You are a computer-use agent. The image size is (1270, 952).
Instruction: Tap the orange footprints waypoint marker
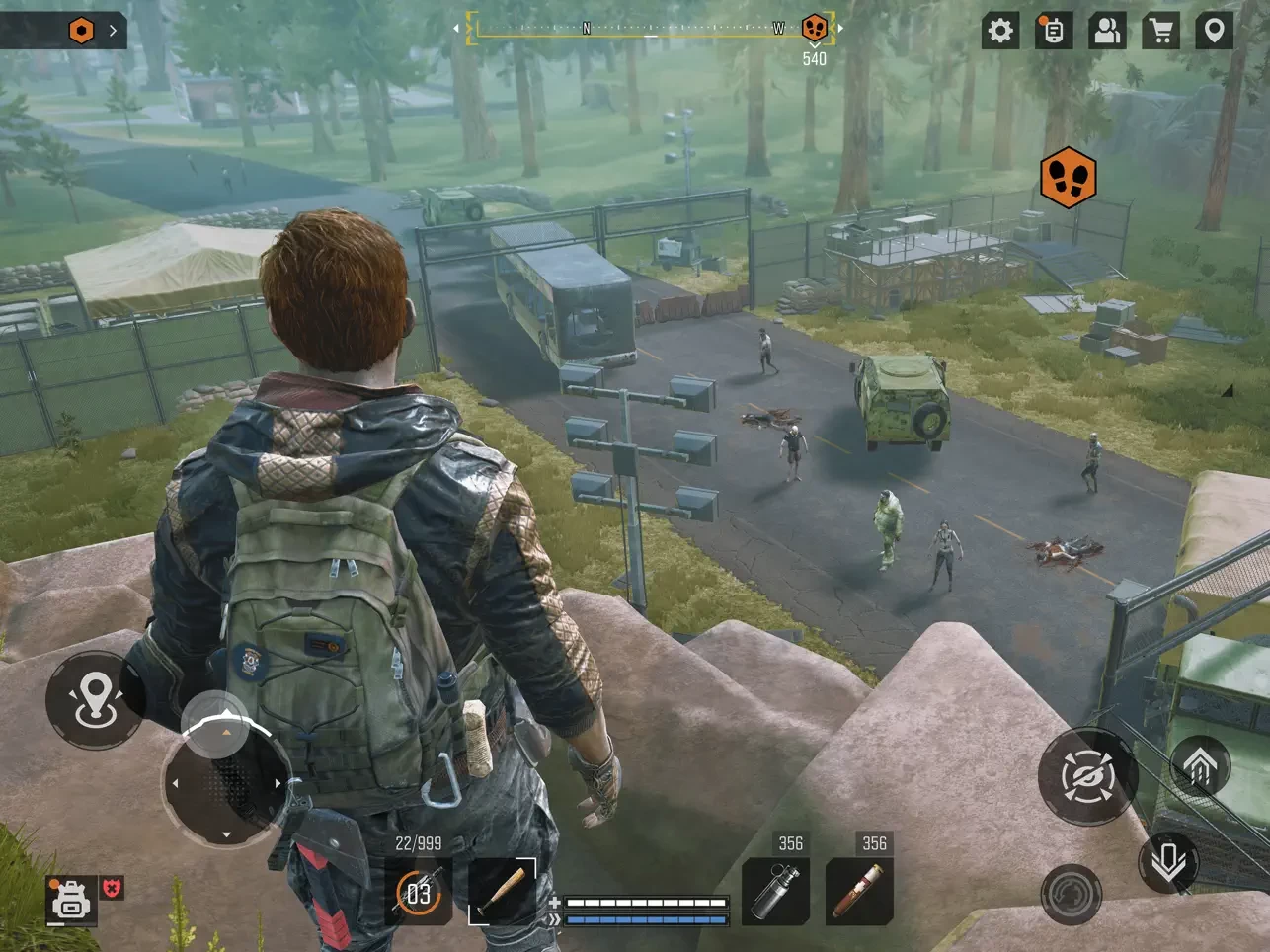[x=1068, y=179]
